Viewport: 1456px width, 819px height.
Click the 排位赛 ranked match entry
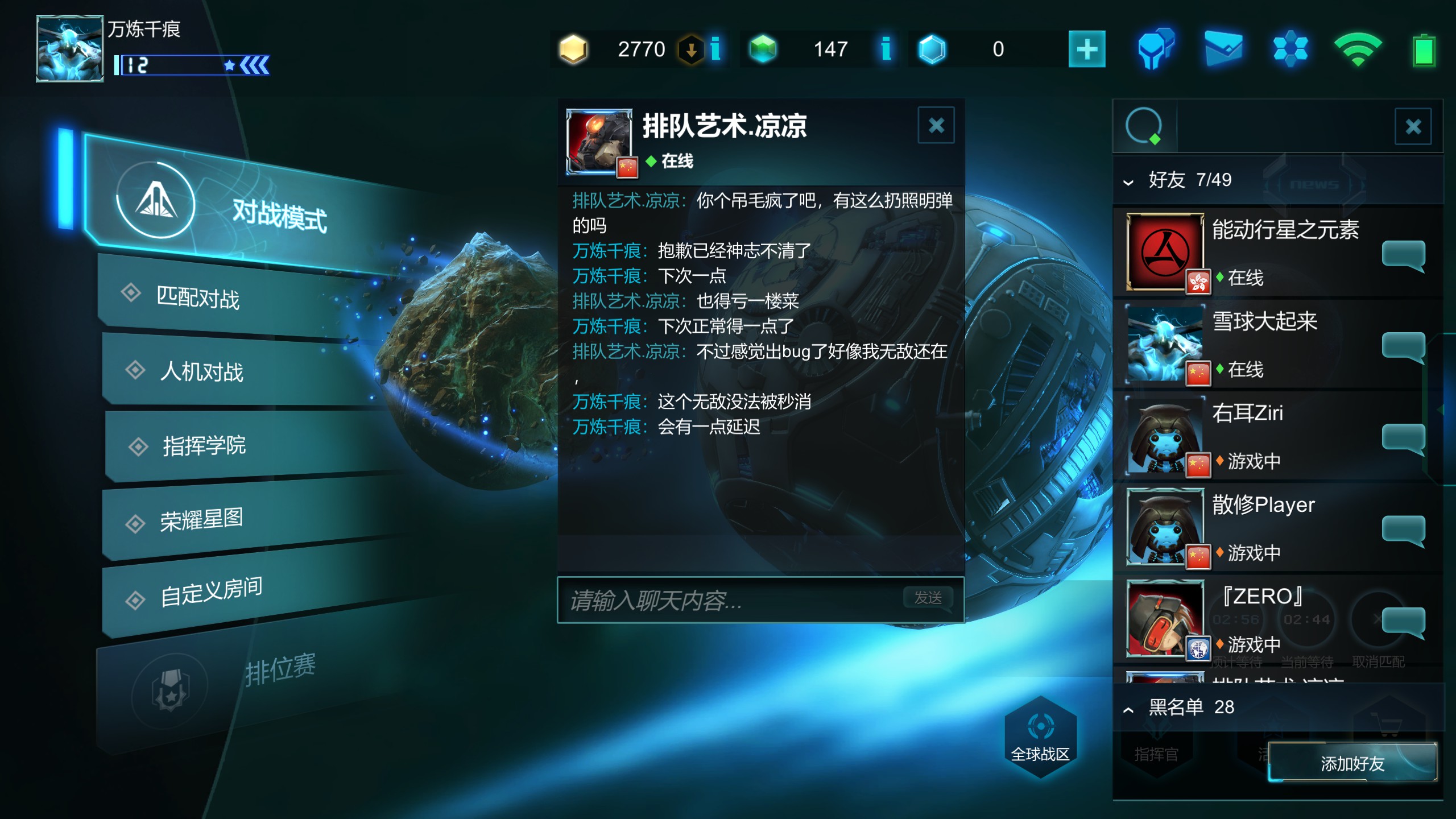pyautogui.click(x=280, y=669)
